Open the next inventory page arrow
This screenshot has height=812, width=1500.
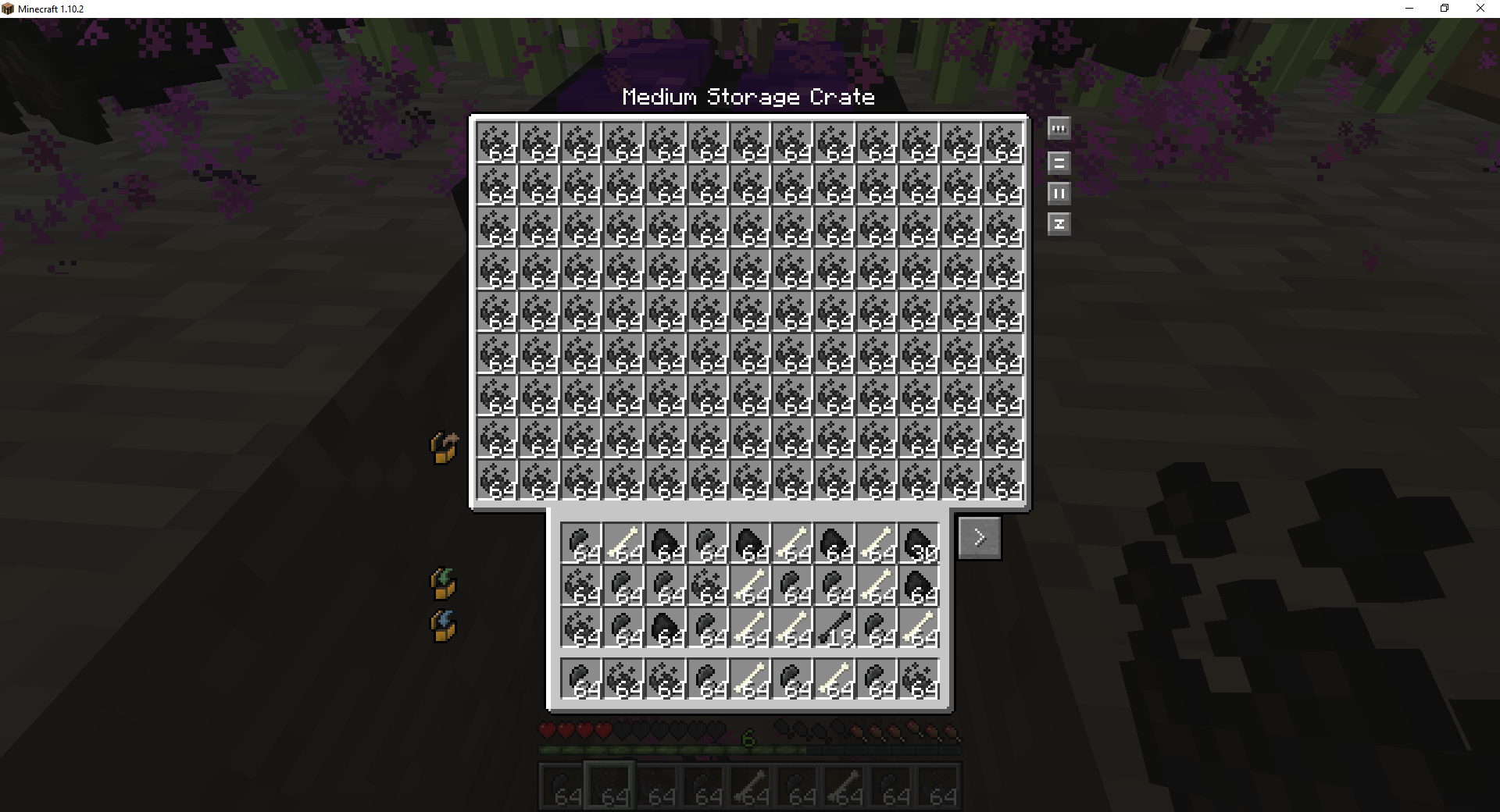(x=979, y=537)
